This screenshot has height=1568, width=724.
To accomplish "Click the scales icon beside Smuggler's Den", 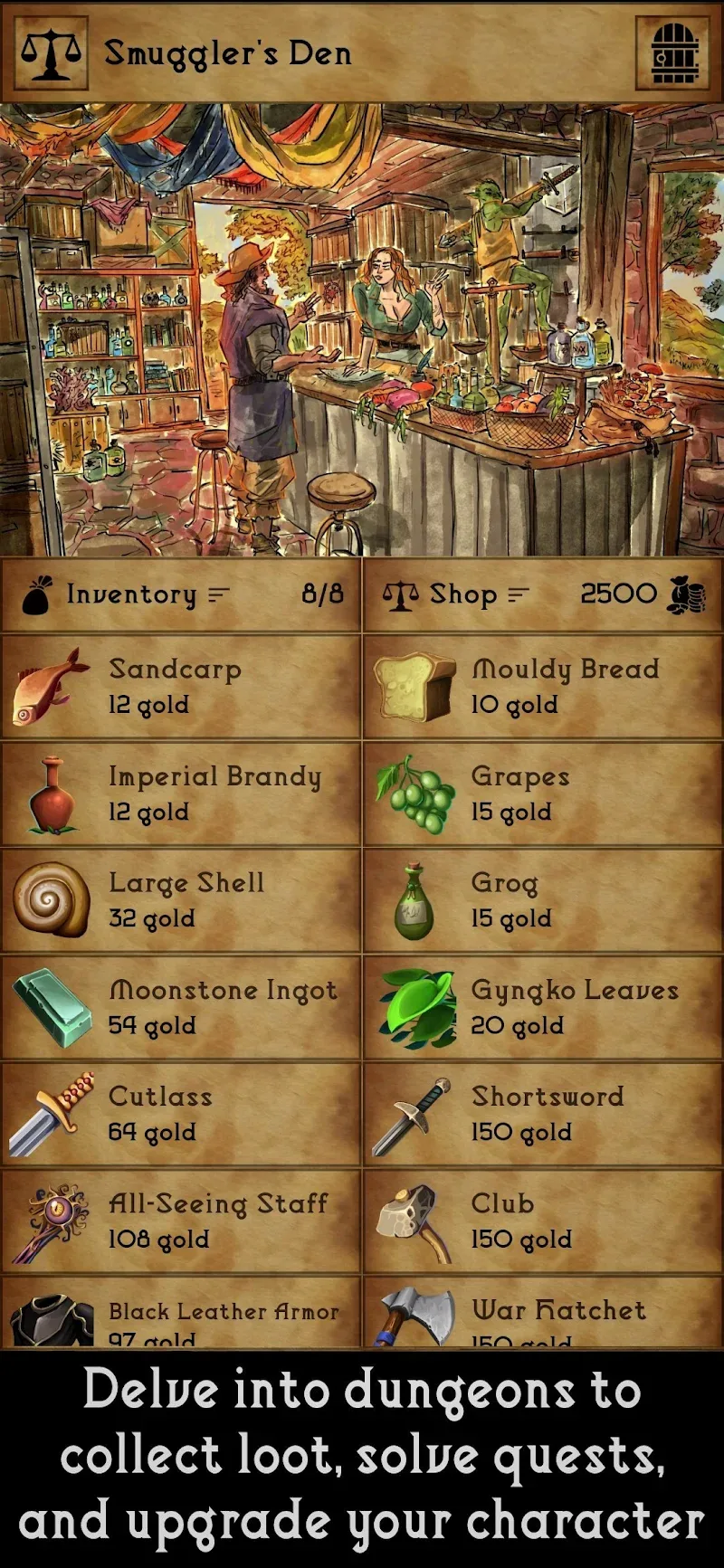I will [52, 52].
